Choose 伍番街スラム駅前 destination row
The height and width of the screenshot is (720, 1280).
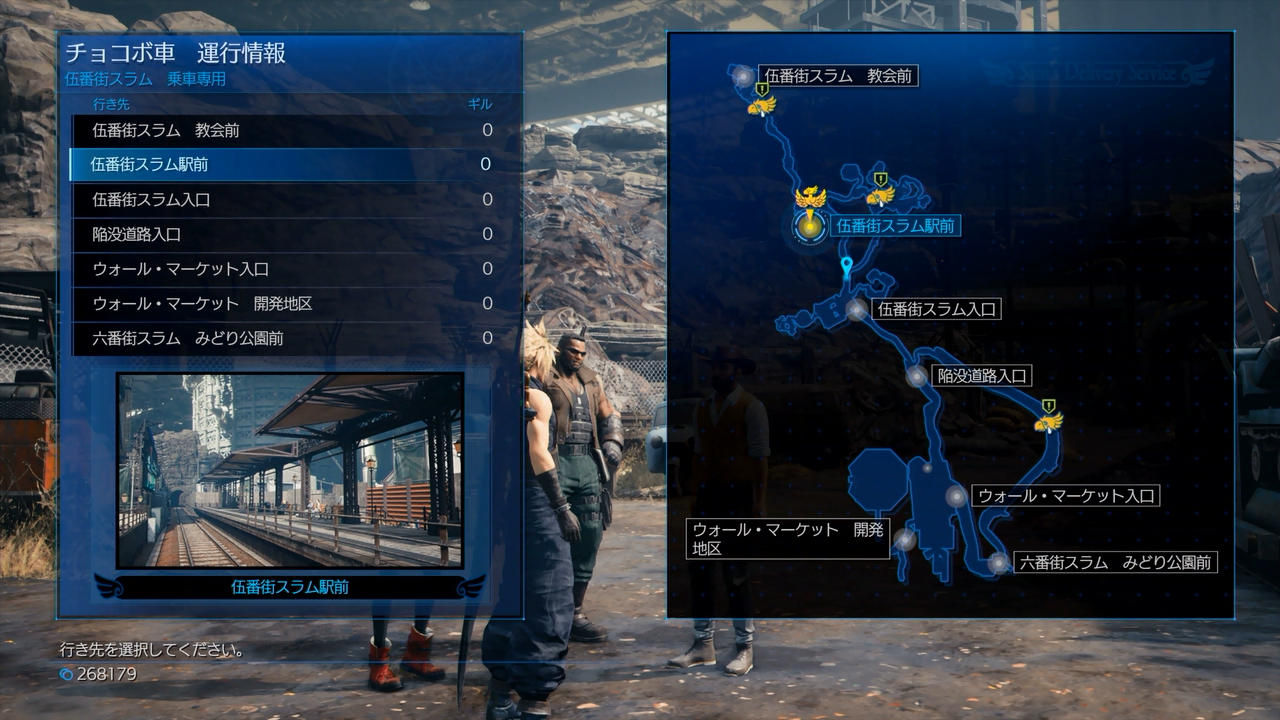[x=280, y=164]
